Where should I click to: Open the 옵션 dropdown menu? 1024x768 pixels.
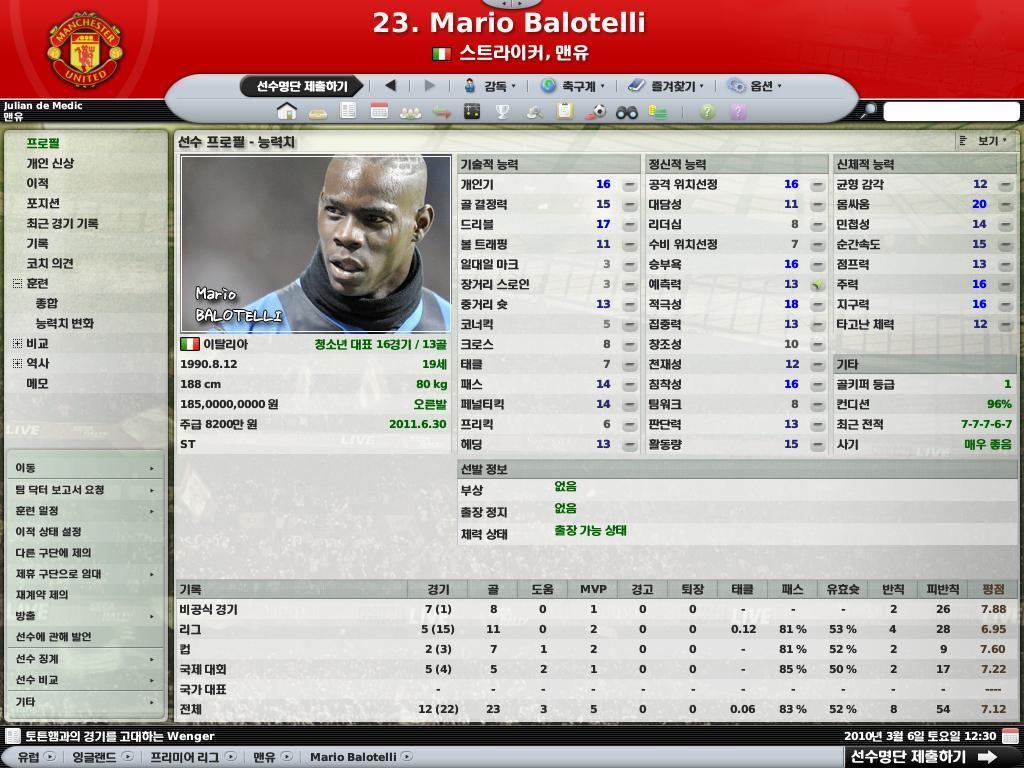[754, 87]
